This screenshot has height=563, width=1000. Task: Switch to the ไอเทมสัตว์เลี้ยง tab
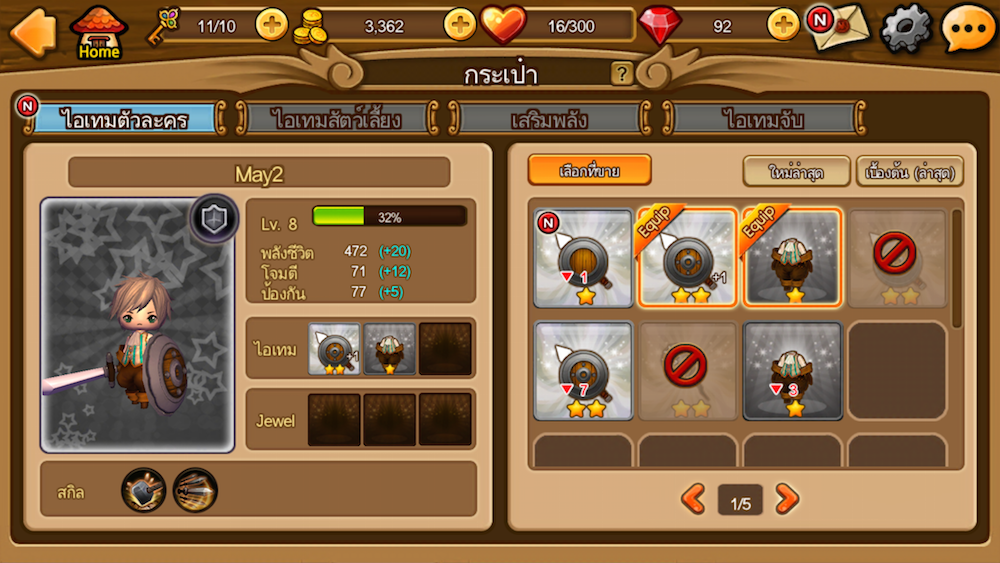tap(338, 119)
